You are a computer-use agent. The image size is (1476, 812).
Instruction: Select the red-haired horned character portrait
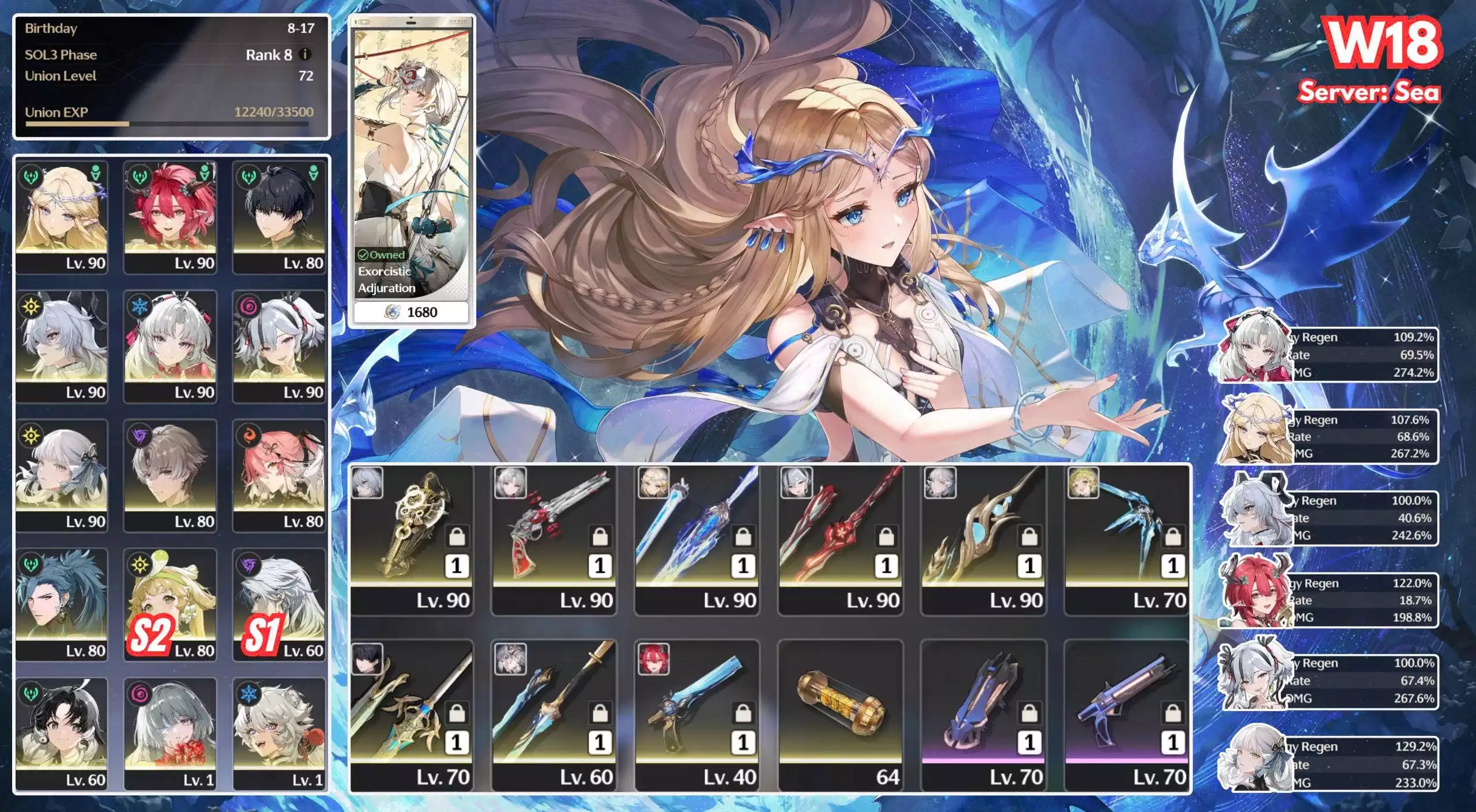pyautogui.click(x=171, y=216)
